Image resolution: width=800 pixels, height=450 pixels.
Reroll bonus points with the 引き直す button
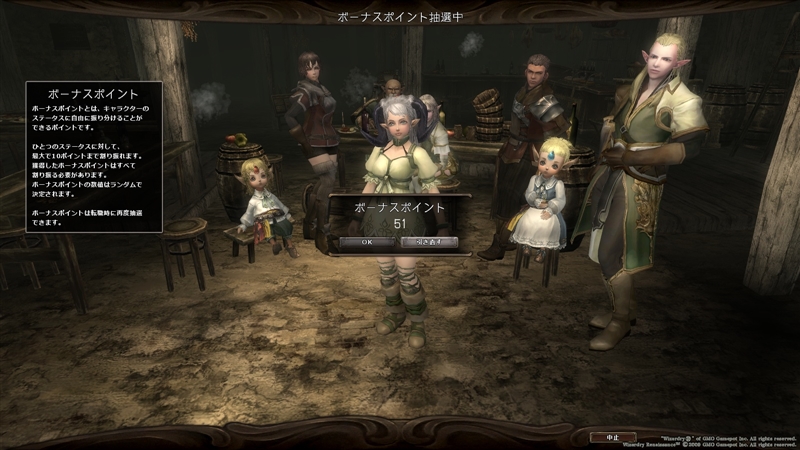coord(429,242)
